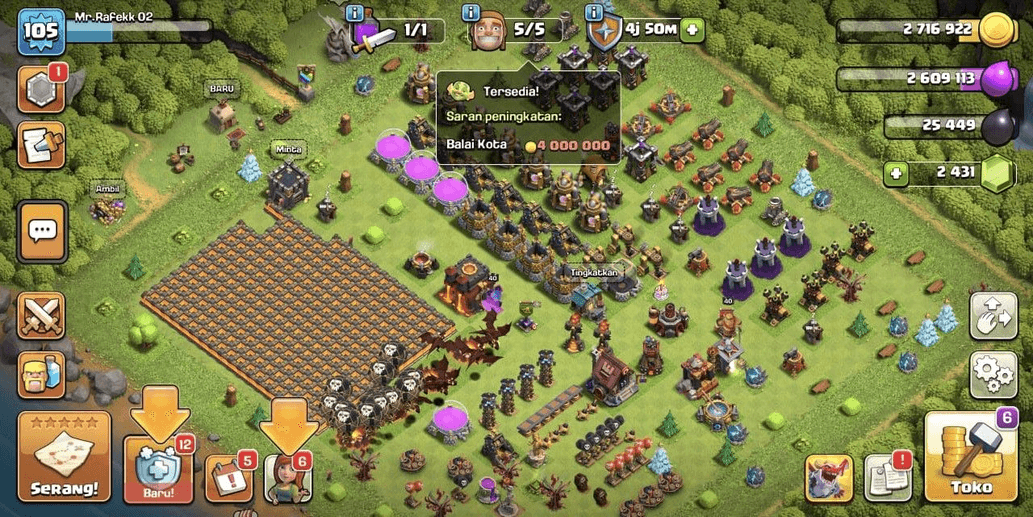The height and width of the screenshot is (517, 1033).
Task: Select the Balai Kota upgrade suggestion
Action: click(527, 144)
